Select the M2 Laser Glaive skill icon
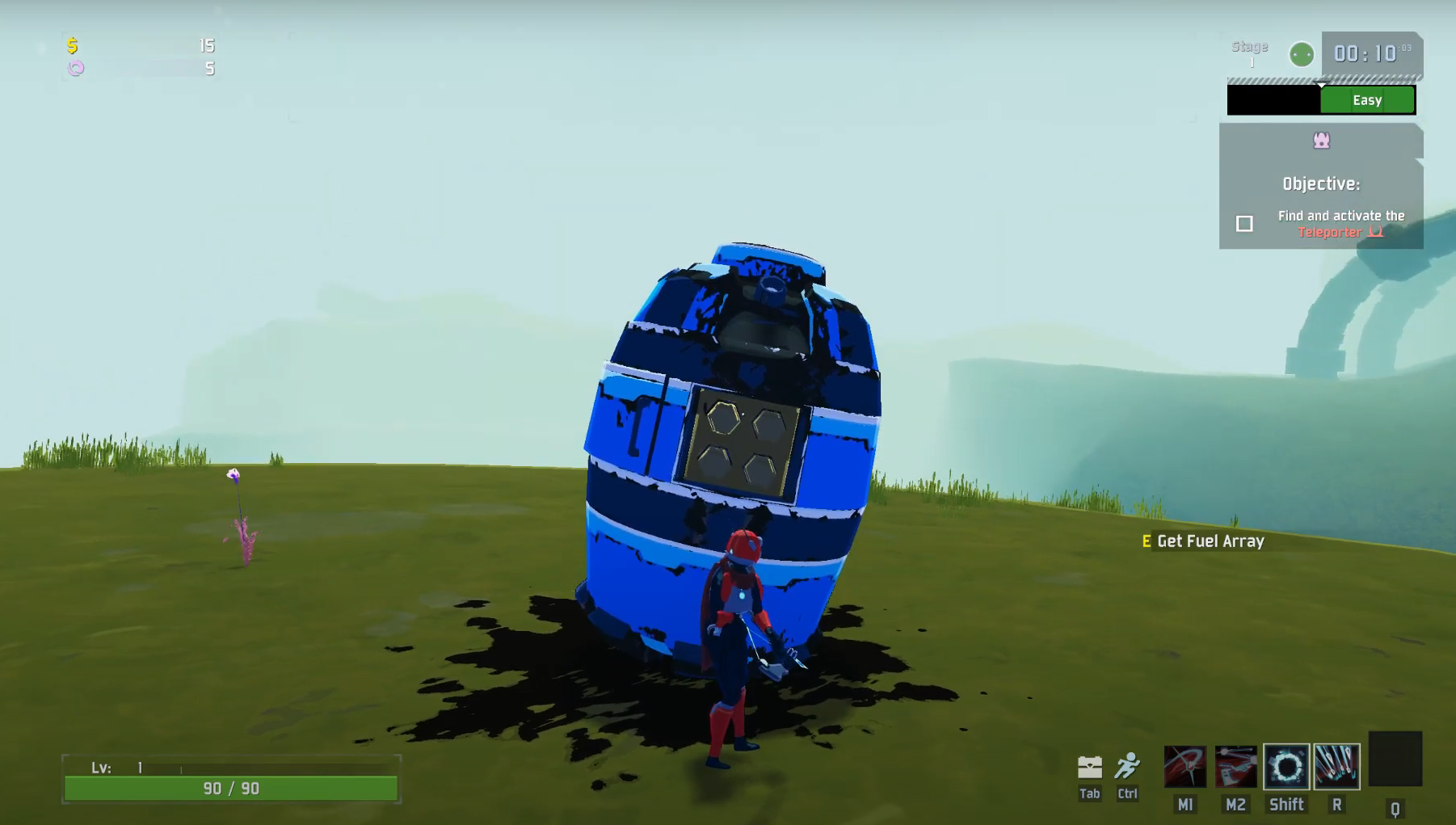The height and width of the screenshot is (825, 1456). pyautogui.click(x=1235, y=768)
